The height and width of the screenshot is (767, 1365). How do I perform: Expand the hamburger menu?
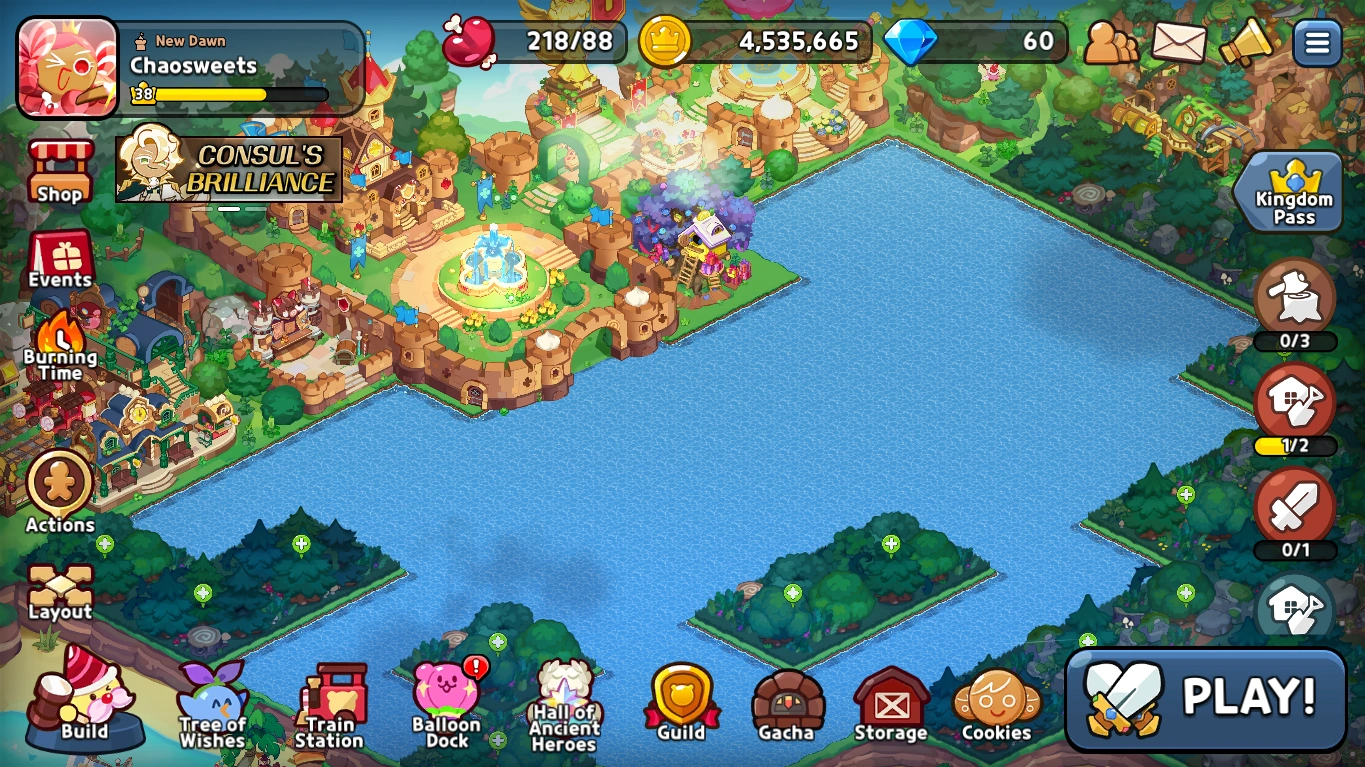coord(1316,44)
